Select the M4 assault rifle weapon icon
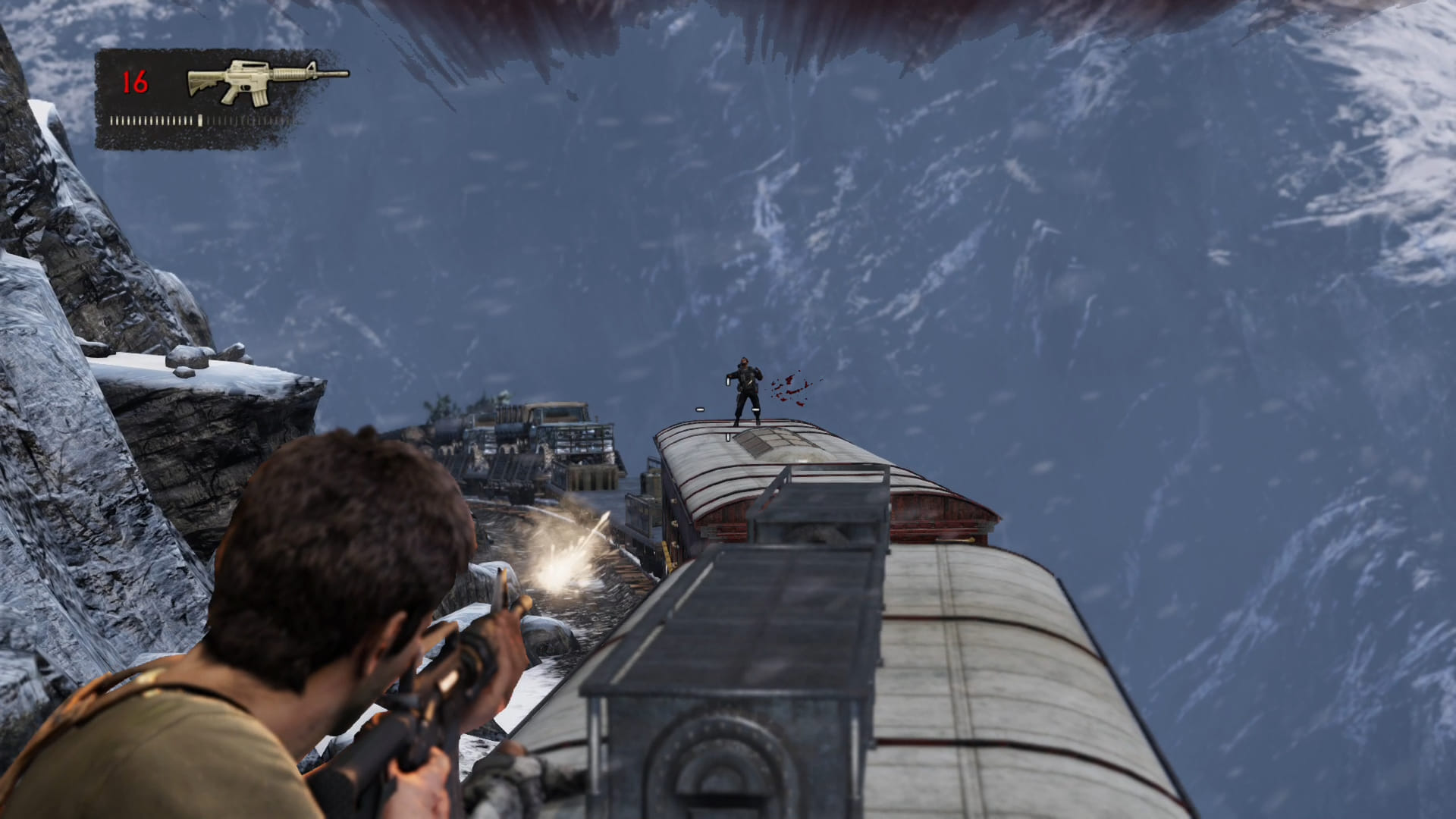Viewport: 1456px width, 819px height. 265,80
